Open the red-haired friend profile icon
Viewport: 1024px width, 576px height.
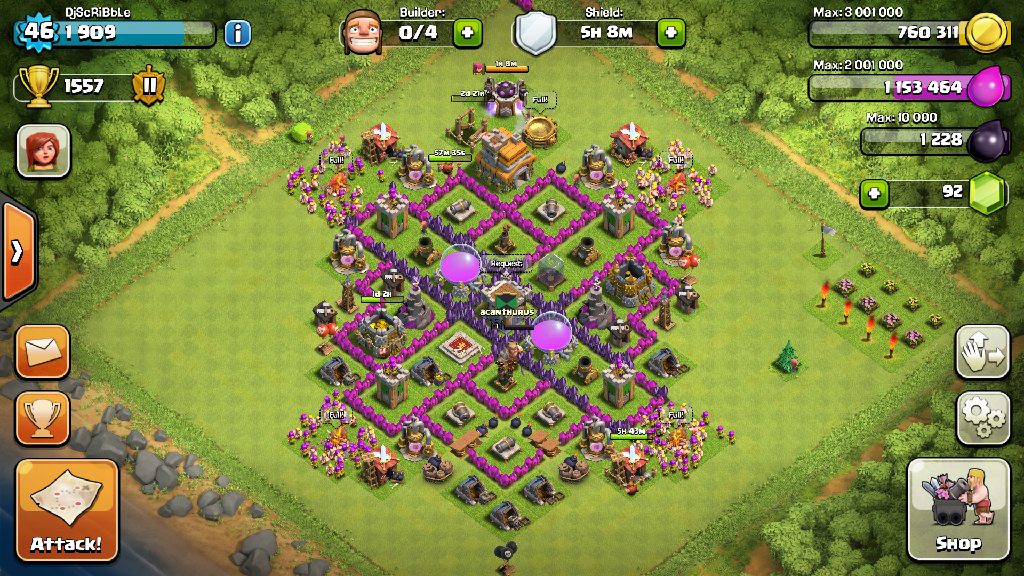[43, 151]
